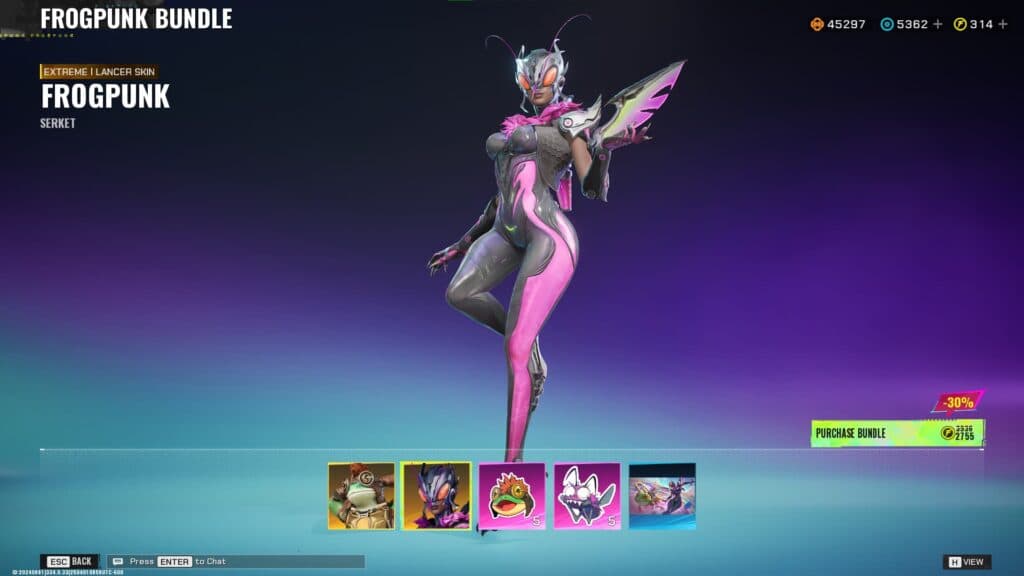Select the green frog character skin thumbnail
1024x576 pixels.
[x=361, y=495]
